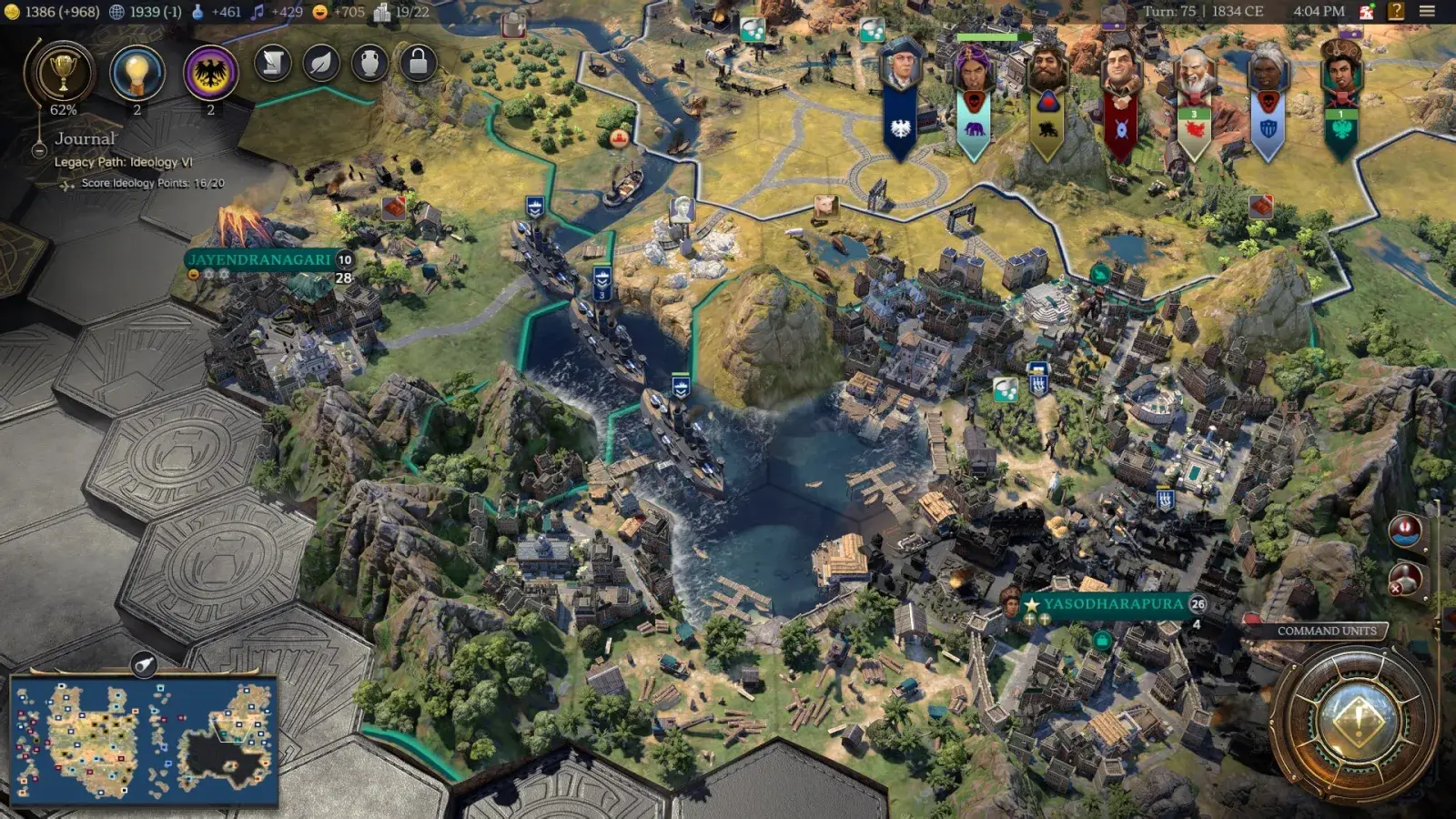Image resolution: width=1456 pixels, height=819 pixels.
Task: Click the quill-and-scroll panel icon
Action: point(271,64)
